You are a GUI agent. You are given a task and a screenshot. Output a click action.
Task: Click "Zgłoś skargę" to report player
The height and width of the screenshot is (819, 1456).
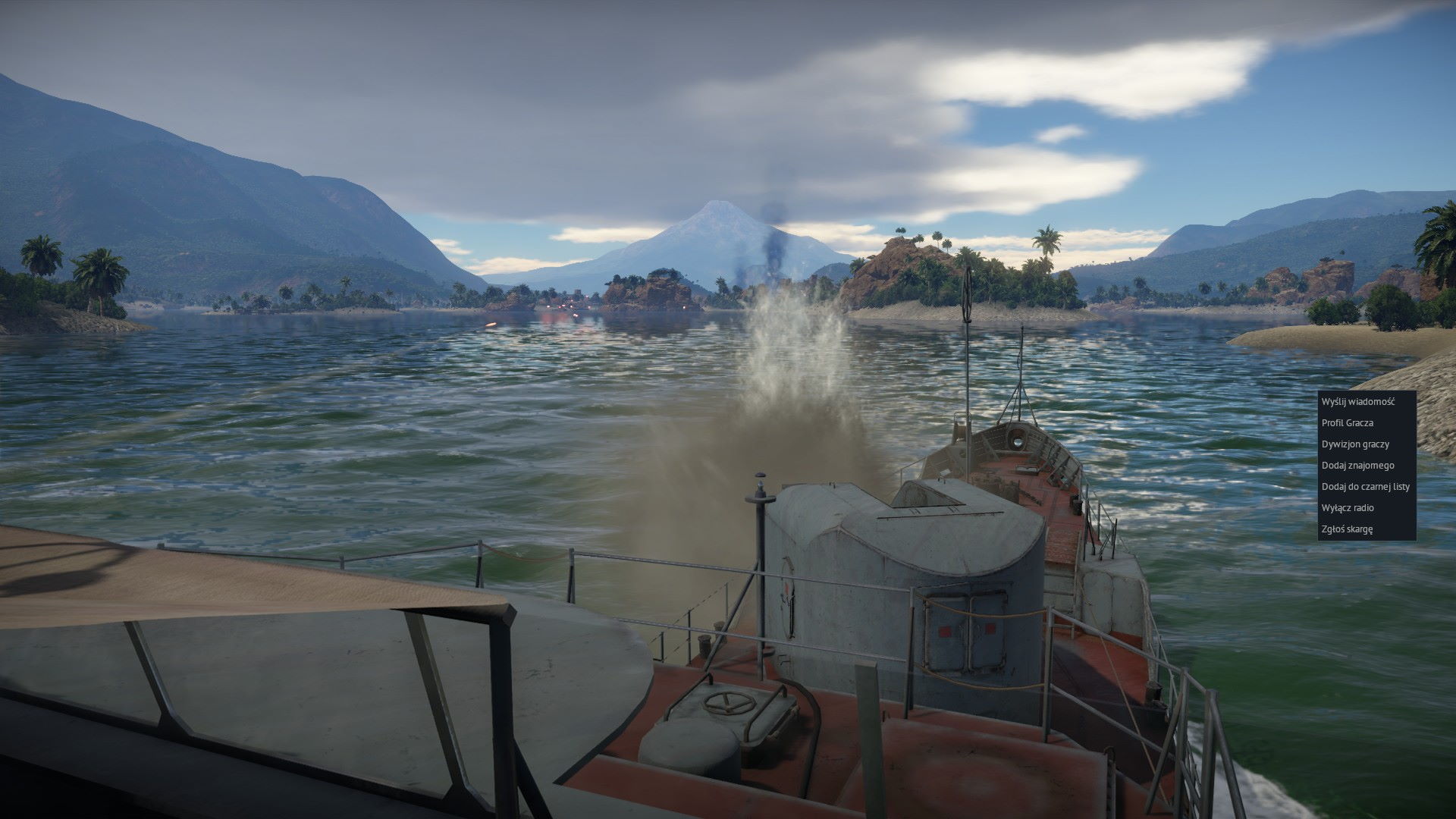pos(1347,529)
